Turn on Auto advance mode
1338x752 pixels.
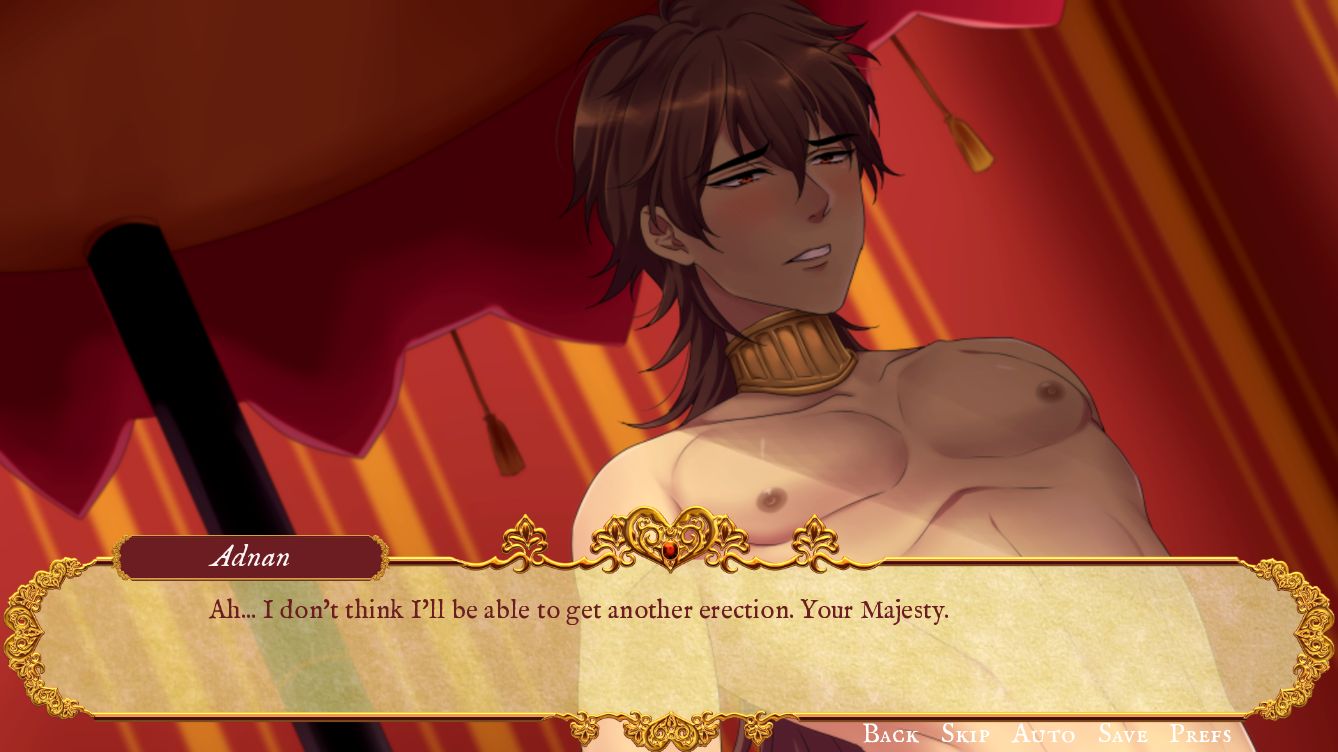point(1043,734)
